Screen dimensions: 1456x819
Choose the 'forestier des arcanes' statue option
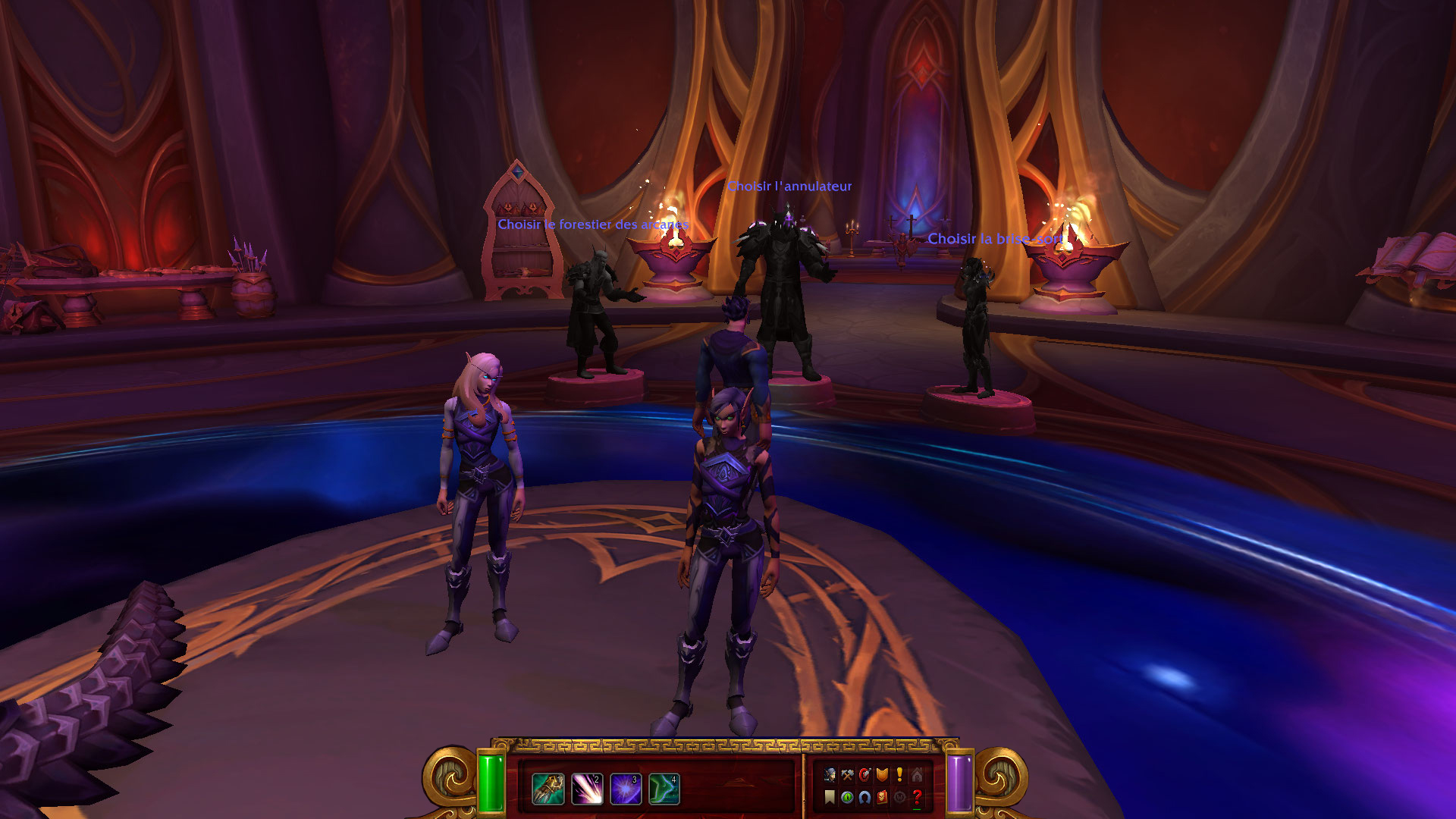pyautogui.click(x=593, y=224)
